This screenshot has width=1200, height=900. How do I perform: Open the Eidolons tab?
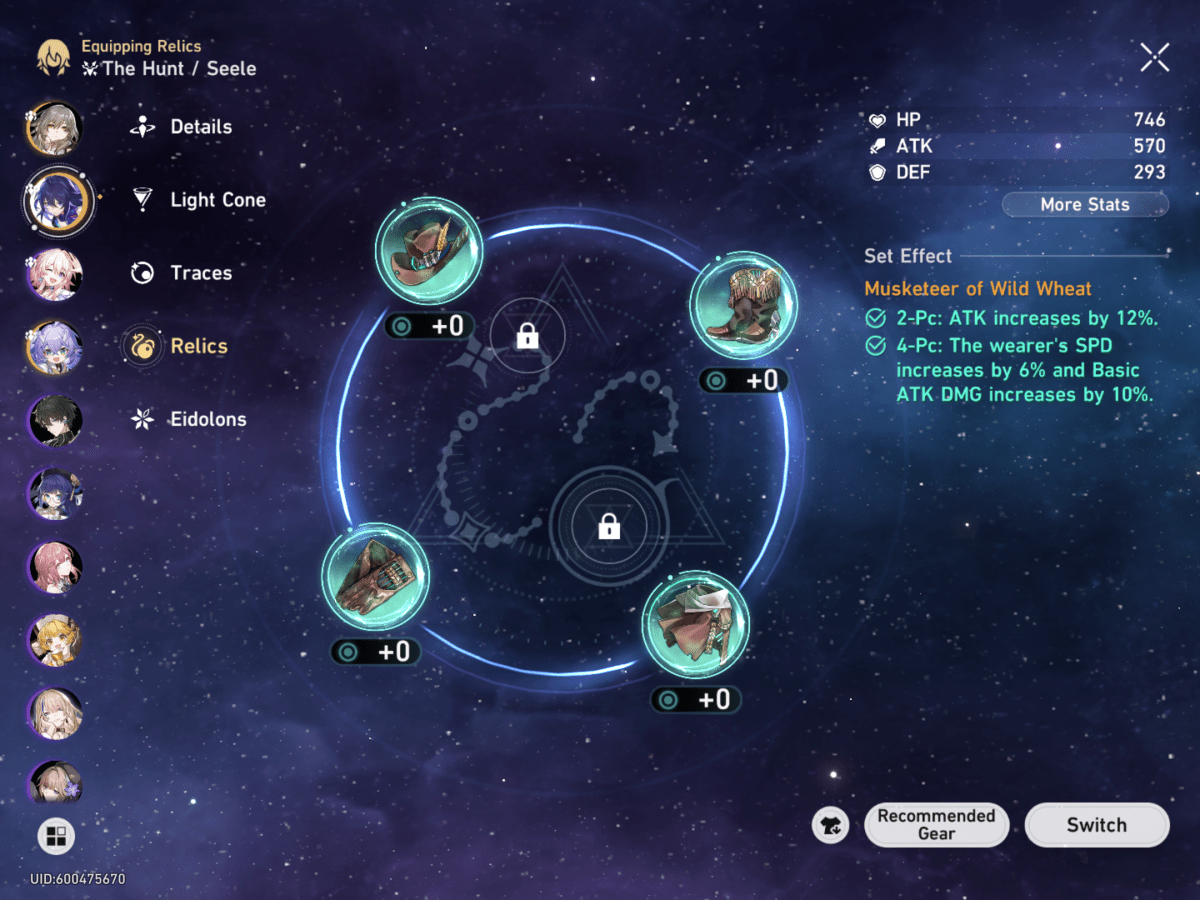(207, 419)
